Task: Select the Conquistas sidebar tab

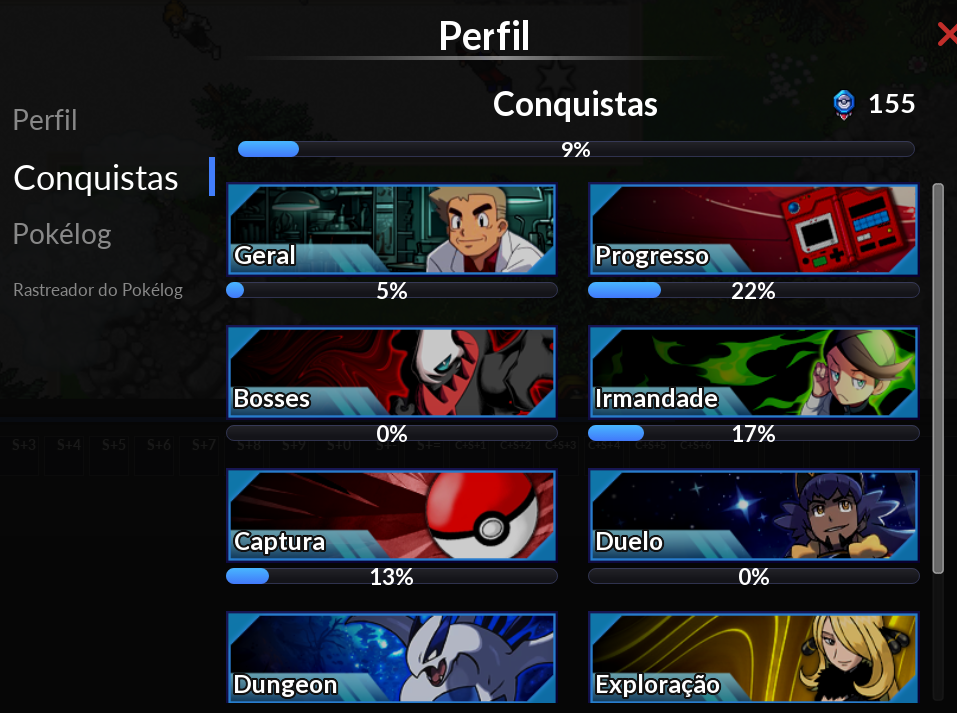Action: pos(96,178)
